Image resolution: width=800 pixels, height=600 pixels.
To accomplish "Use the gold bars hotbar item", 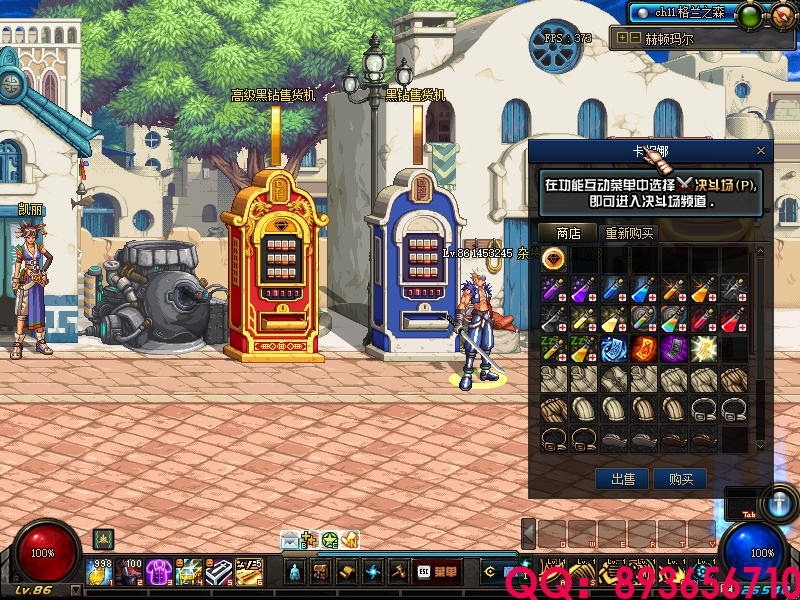I will pyautogui.click(x=249, y=571).
